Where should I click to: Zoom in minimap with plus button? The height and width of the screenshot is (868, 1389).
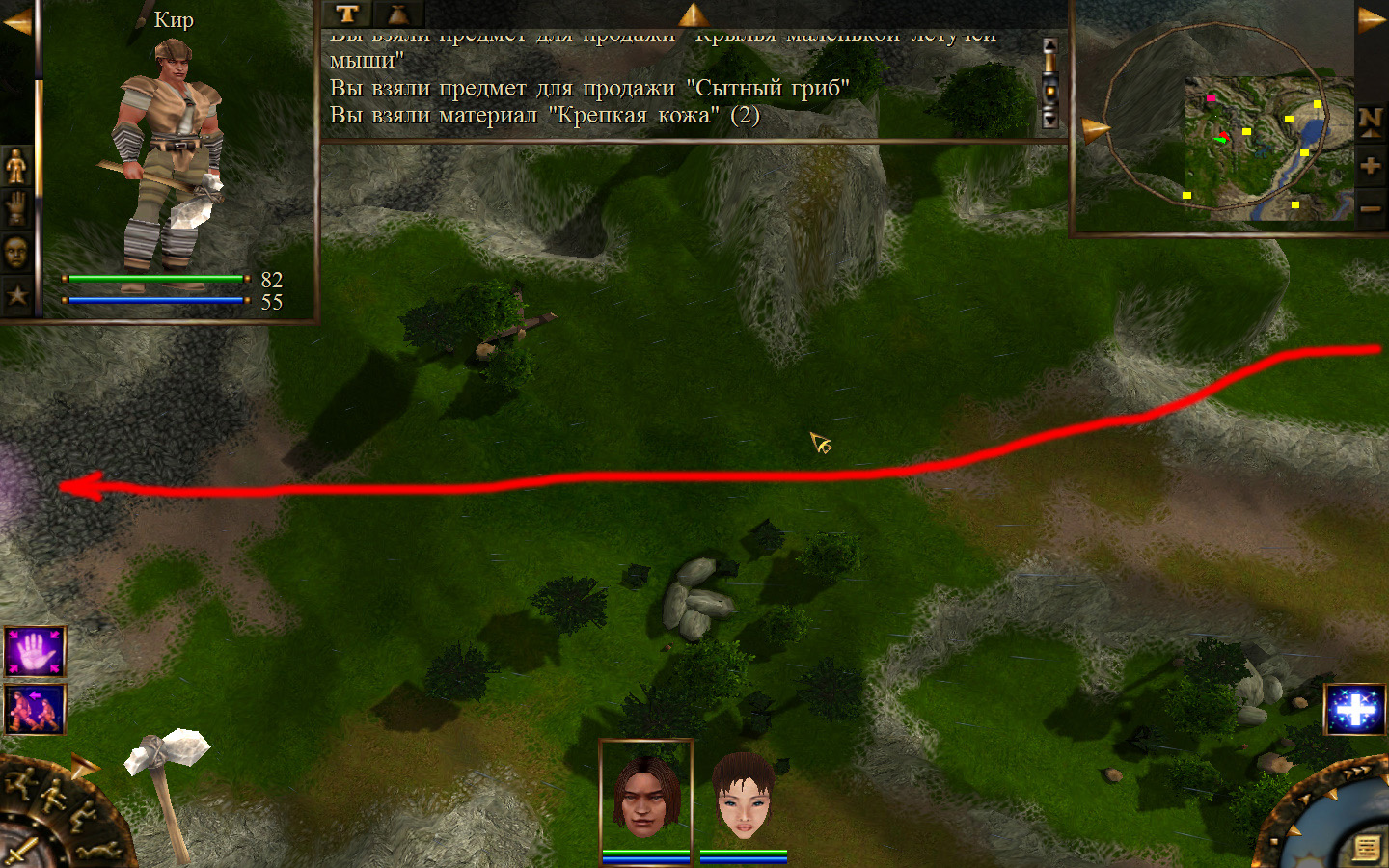[x=1370, y=165]
